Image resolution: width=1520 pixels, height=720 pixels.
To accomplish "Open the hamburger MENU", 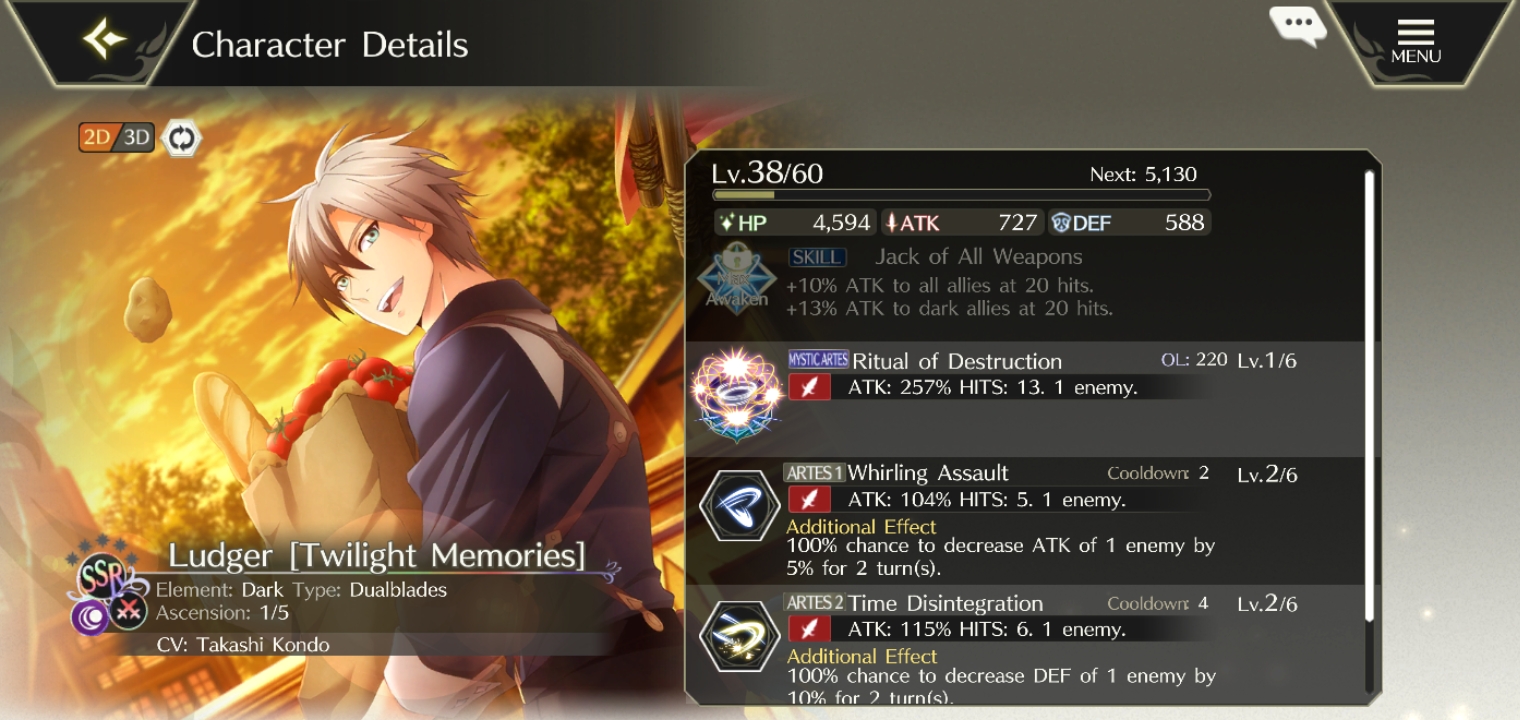I will pyautogui.click(x=1414, y=40).
